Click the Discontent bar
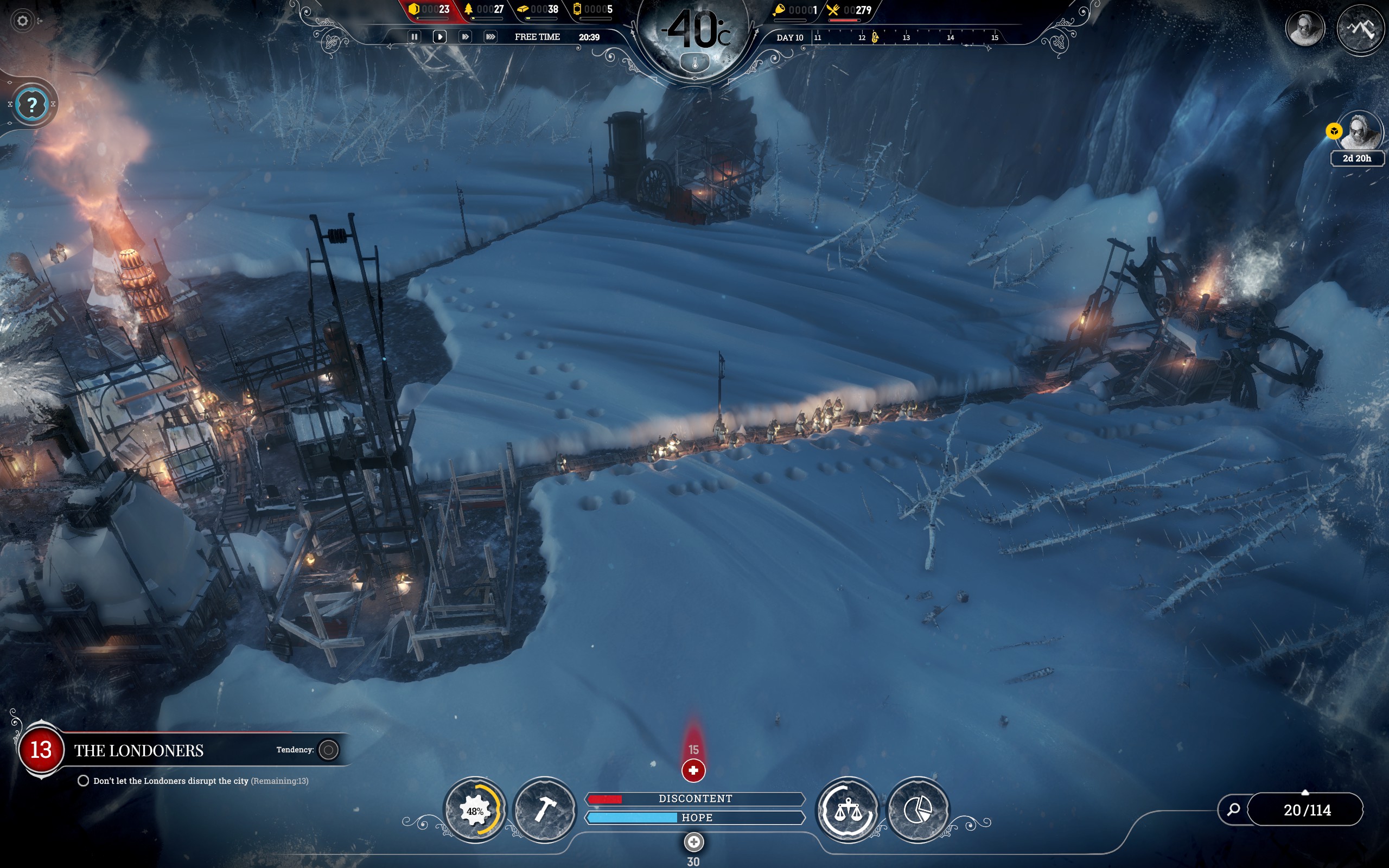This screenshot has height=868, width=1389. pyautogui.click(x=694, y=799)
